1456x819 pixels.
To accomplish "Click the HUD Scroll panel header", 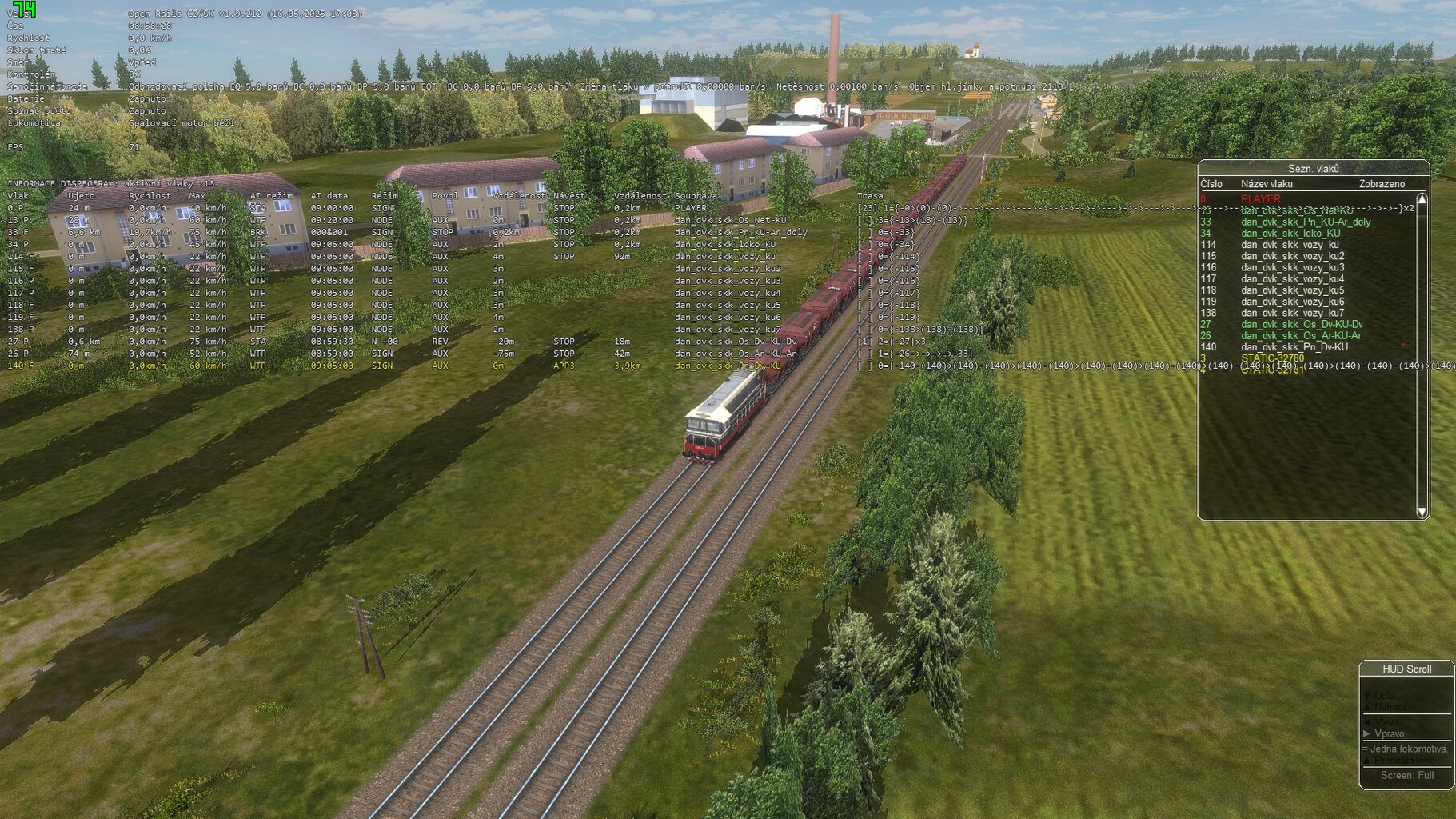I will (x=1407, y=669).
